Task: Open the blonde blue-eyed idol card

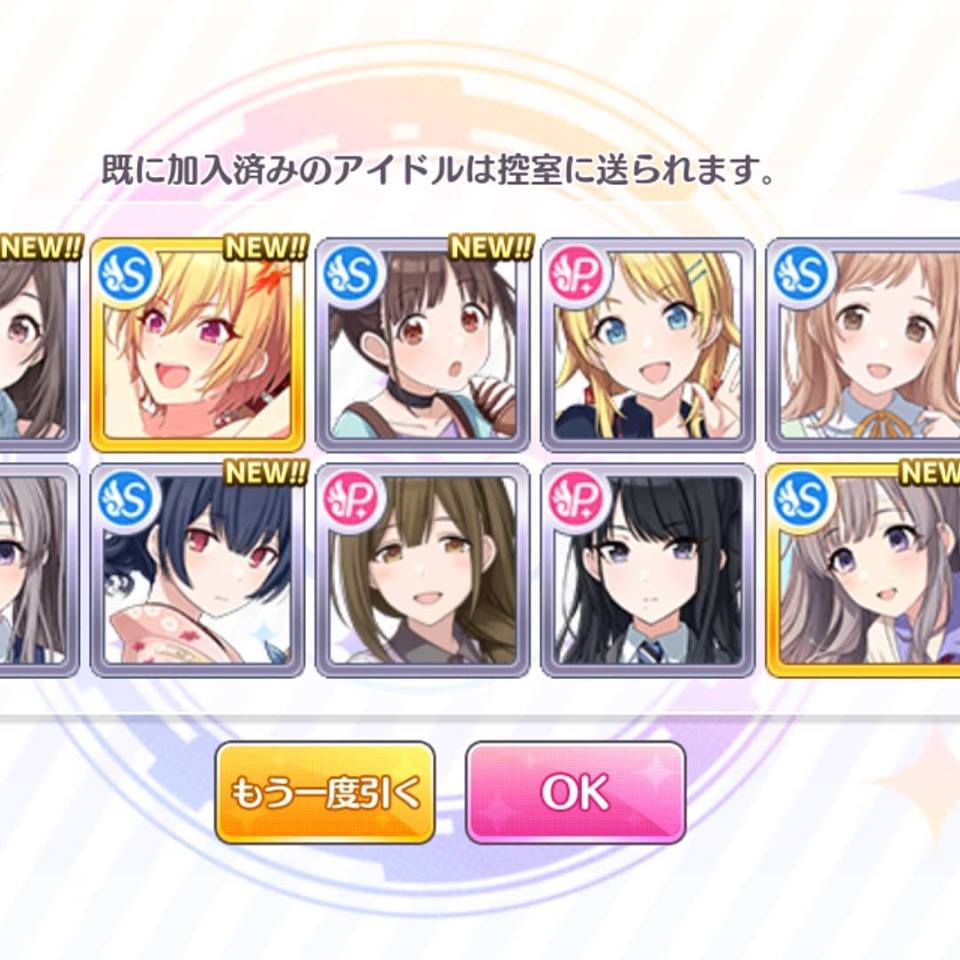Action: [x=648, y=345]
